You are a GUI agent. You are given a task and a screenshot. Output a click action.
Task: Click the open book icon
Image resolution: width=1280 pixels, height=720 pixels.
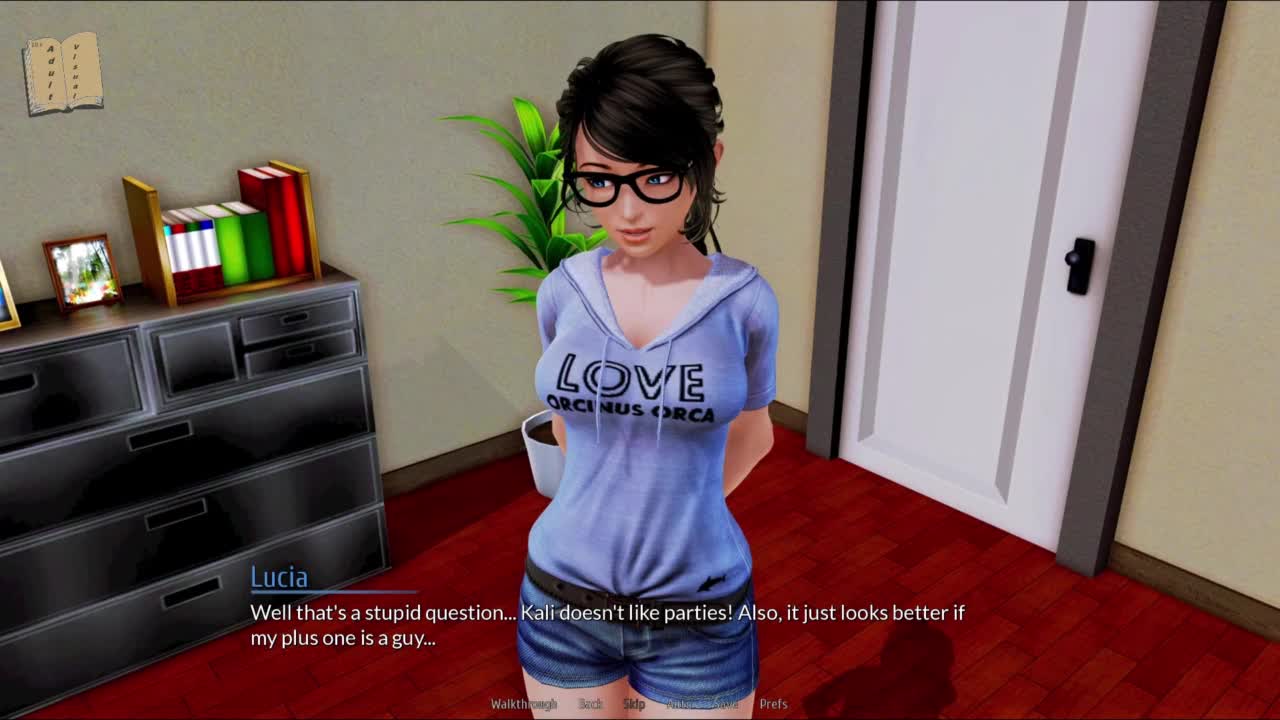(62, 73)
